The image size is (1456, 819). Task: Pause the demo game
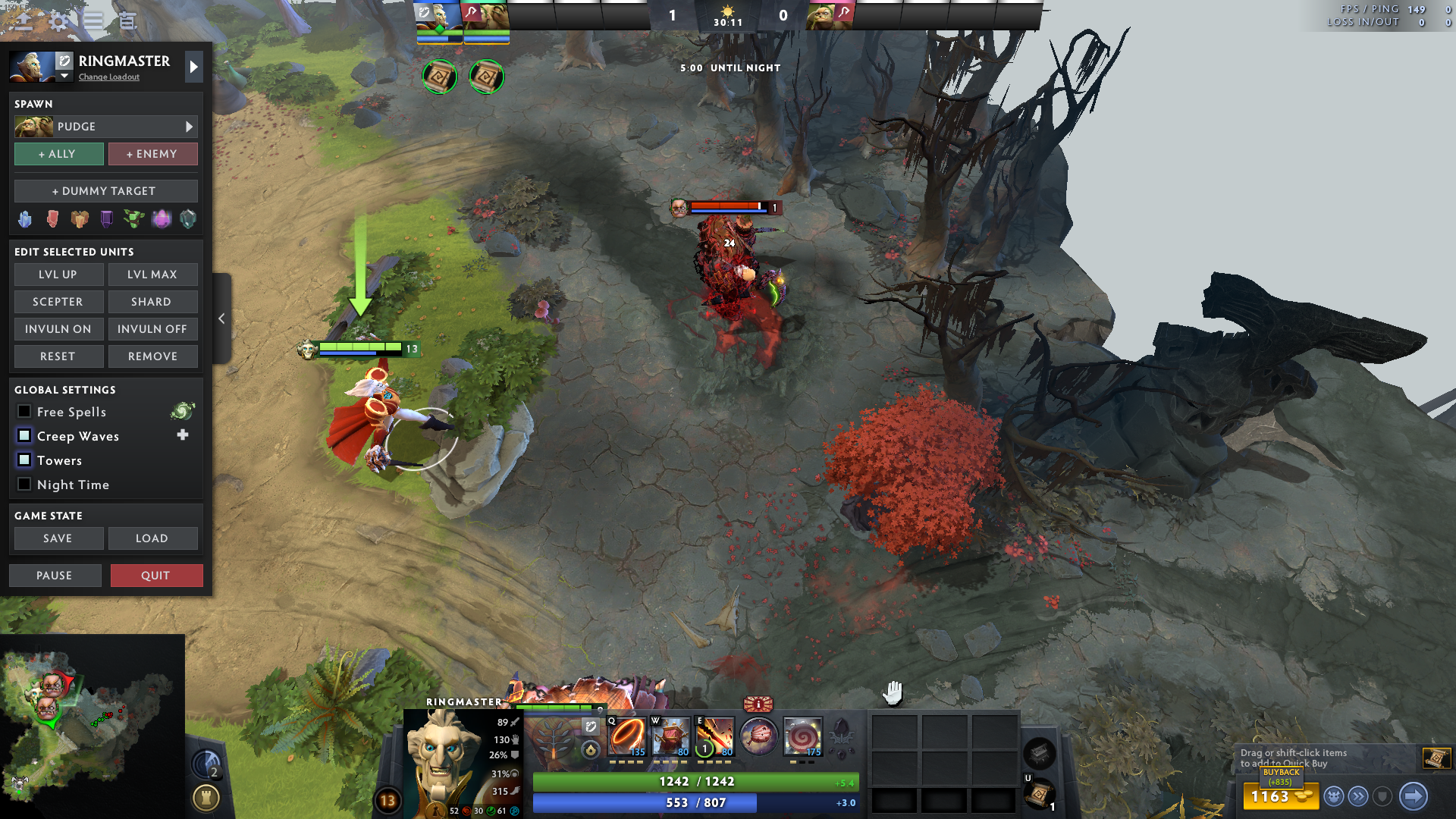point(55,576)
